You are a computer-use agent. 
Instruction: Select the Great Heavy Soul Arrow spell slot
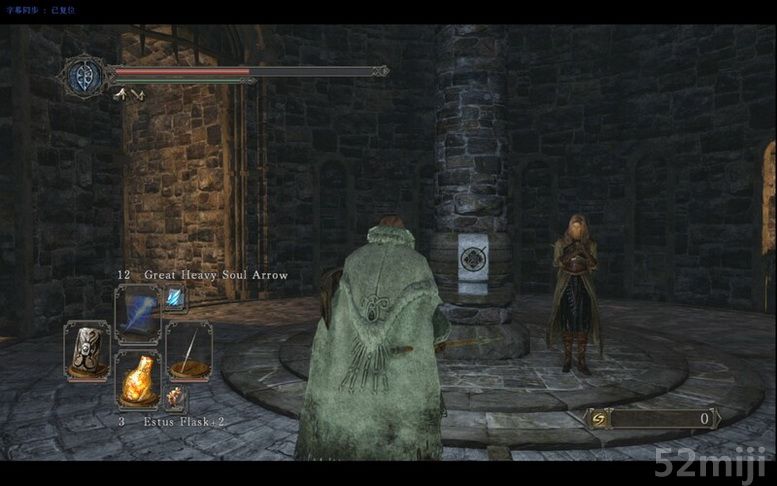click(x=138, y=313)
